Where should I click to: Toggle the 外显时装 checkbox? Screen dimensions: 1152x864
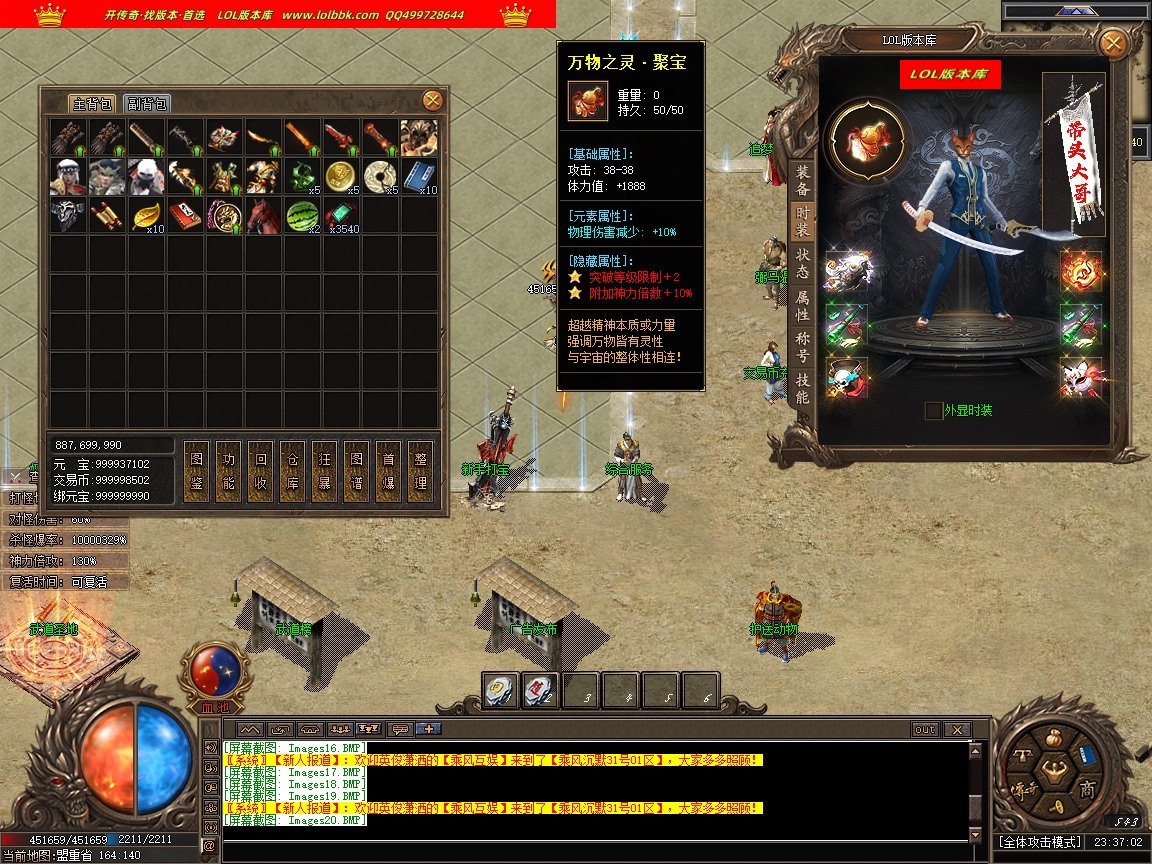coord(933,410)
